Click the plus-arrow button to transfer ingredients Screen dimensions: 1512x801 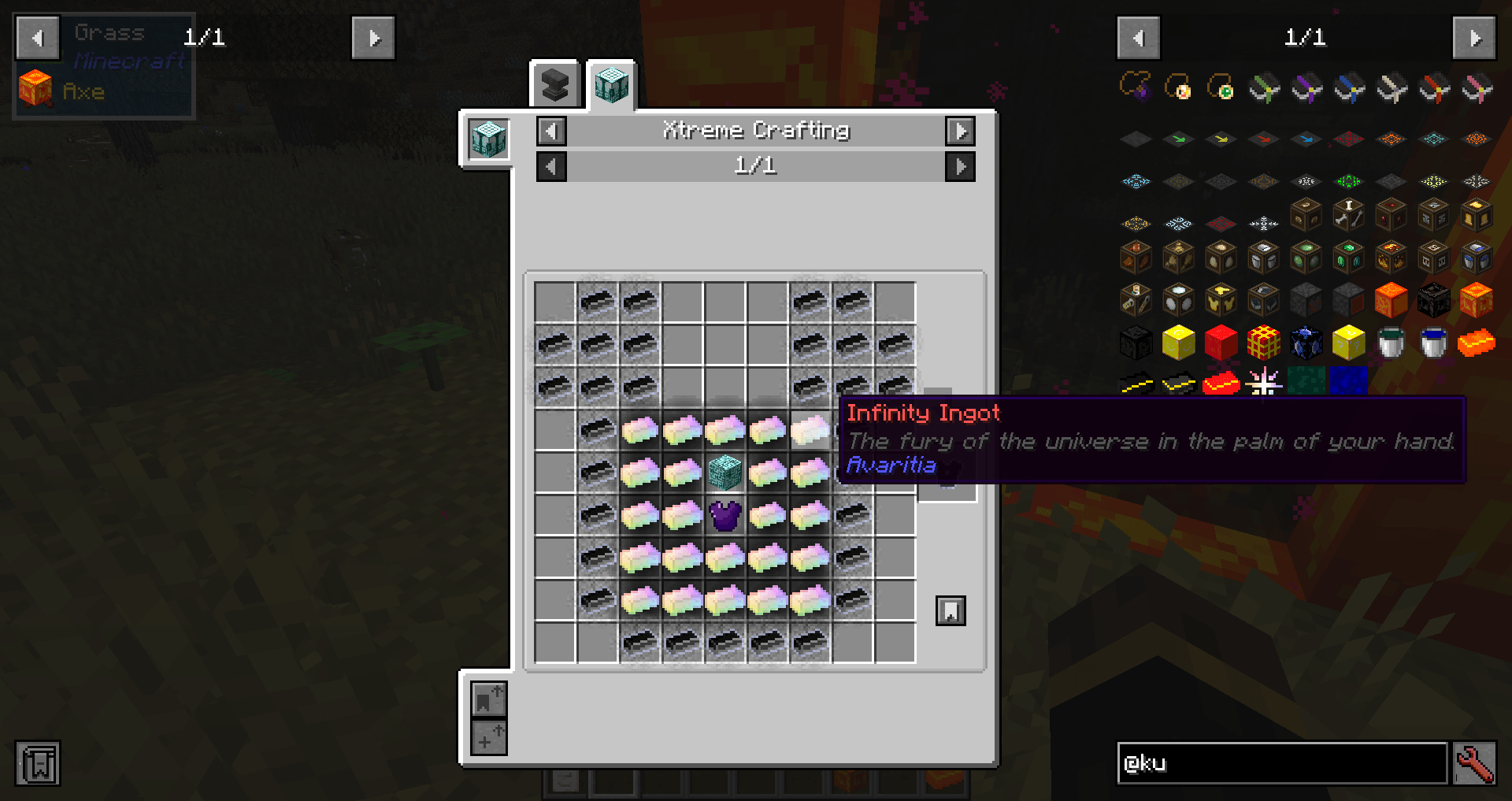(x=488, y=739)
